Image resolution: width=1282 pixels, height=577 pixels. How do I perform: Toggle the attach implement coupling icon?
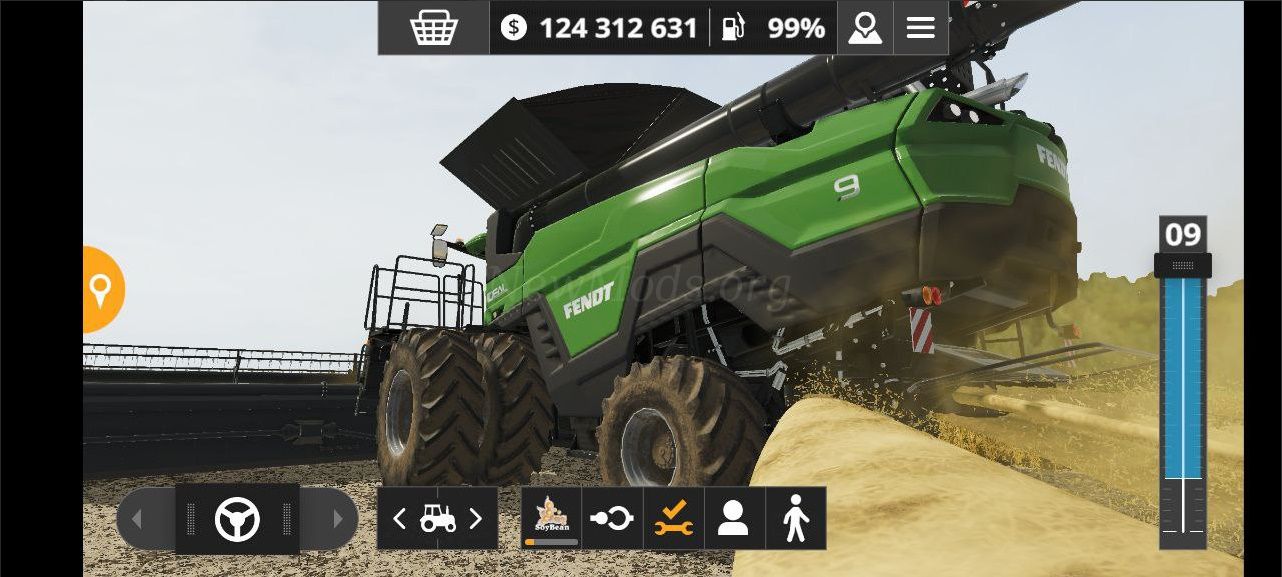[612, 518]
